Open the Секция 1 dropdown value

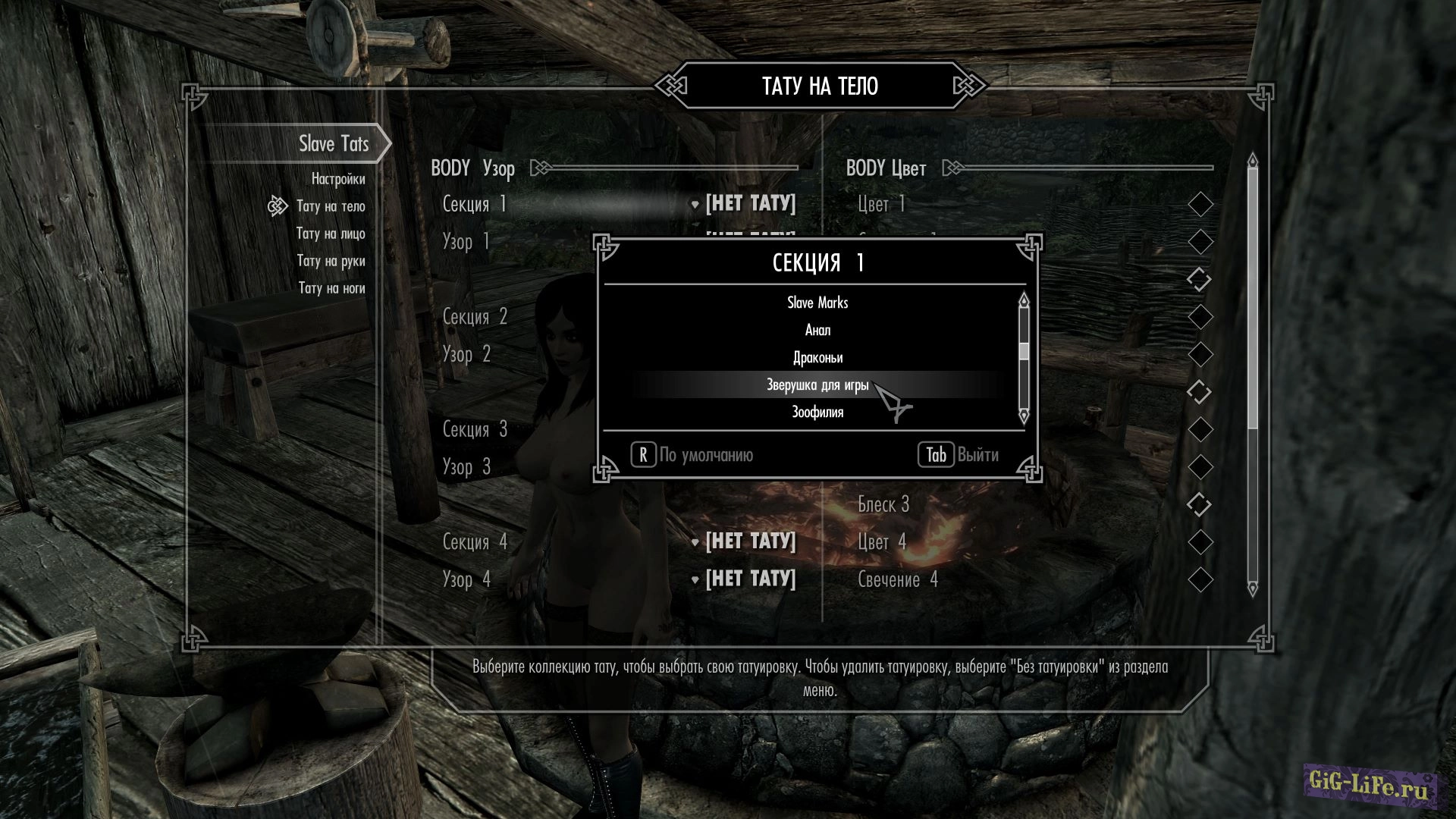[x=750, y=203]
